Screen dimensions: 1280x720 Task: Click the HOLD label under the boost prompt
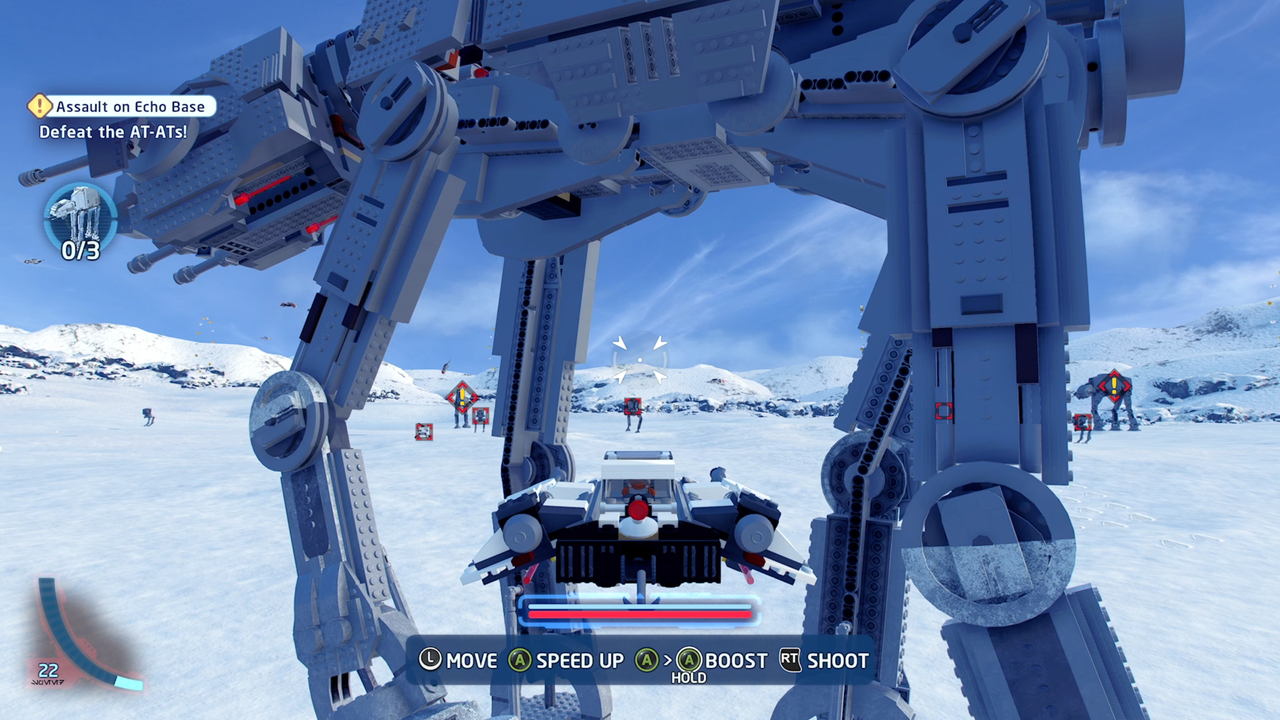688,677
